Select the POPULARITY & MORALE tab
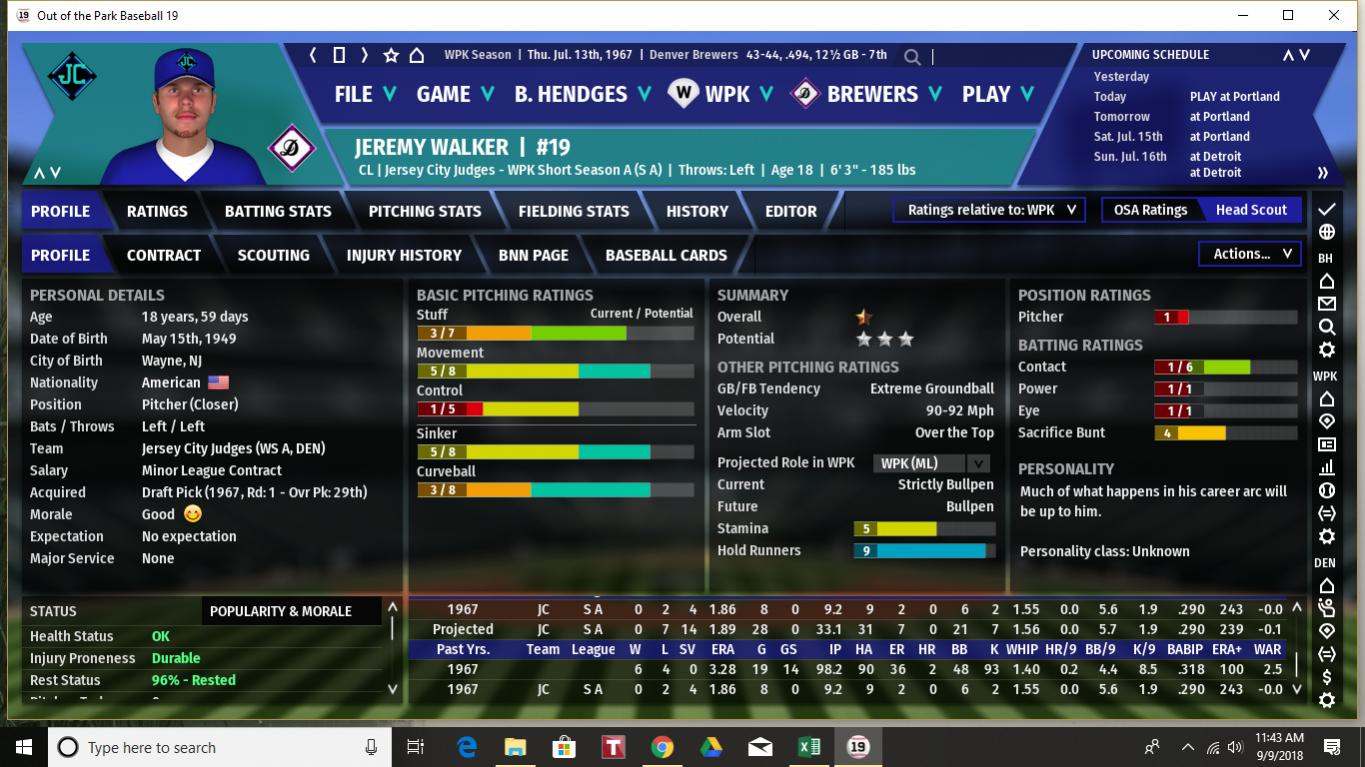This screenshot has height=767, width=1365. (x=281, y=611)
